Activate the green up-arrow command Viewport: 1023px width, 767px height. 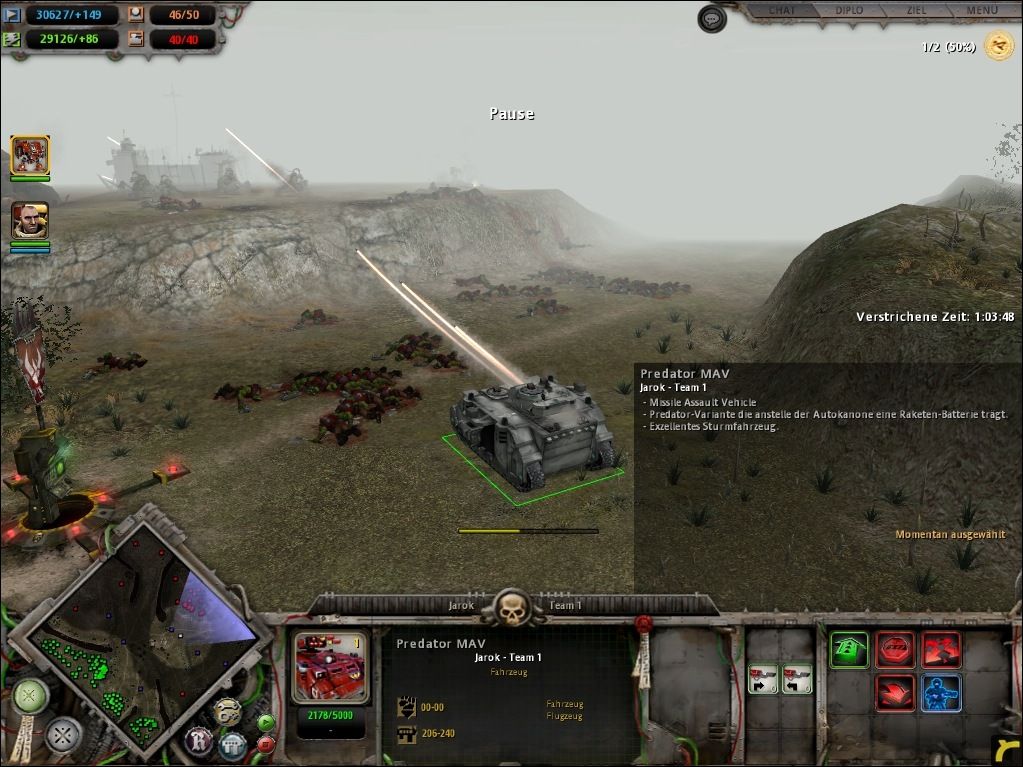point(849,650)
